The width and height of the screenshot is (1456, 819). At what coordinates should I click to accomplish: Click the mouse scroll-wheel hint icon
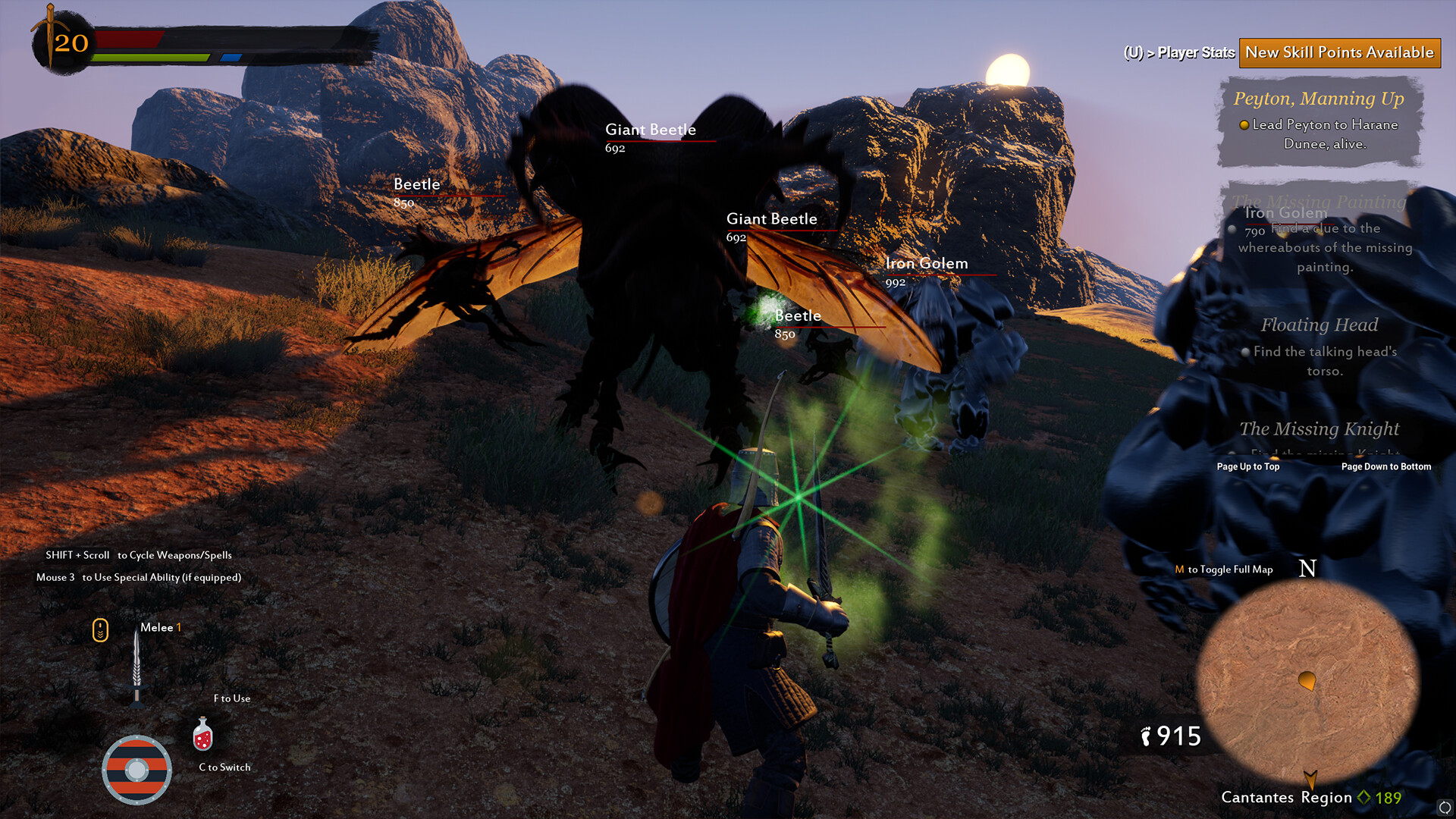99,629
